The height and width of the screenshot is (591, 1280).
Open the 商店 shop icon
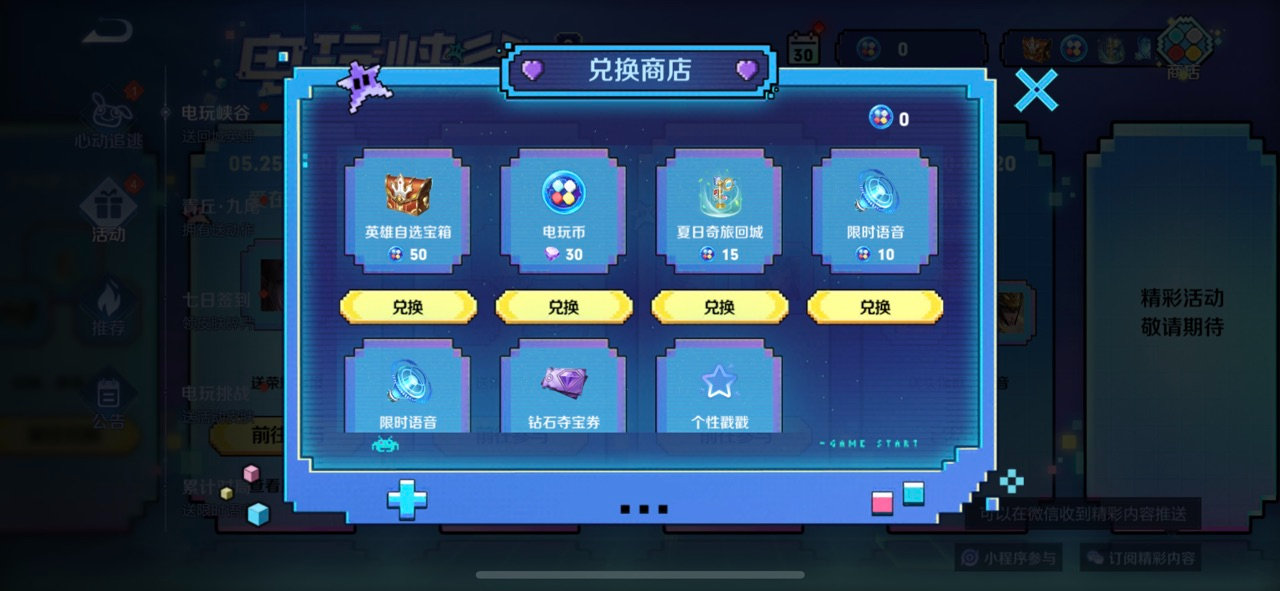[x=1183, y=48]
